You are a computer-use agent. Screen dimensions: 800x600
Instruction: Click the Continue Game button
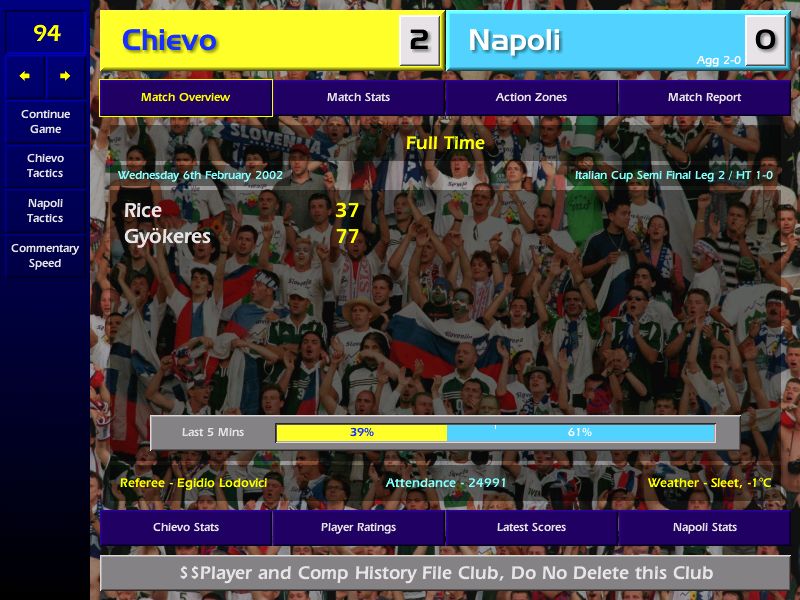(x=45, y=121)
